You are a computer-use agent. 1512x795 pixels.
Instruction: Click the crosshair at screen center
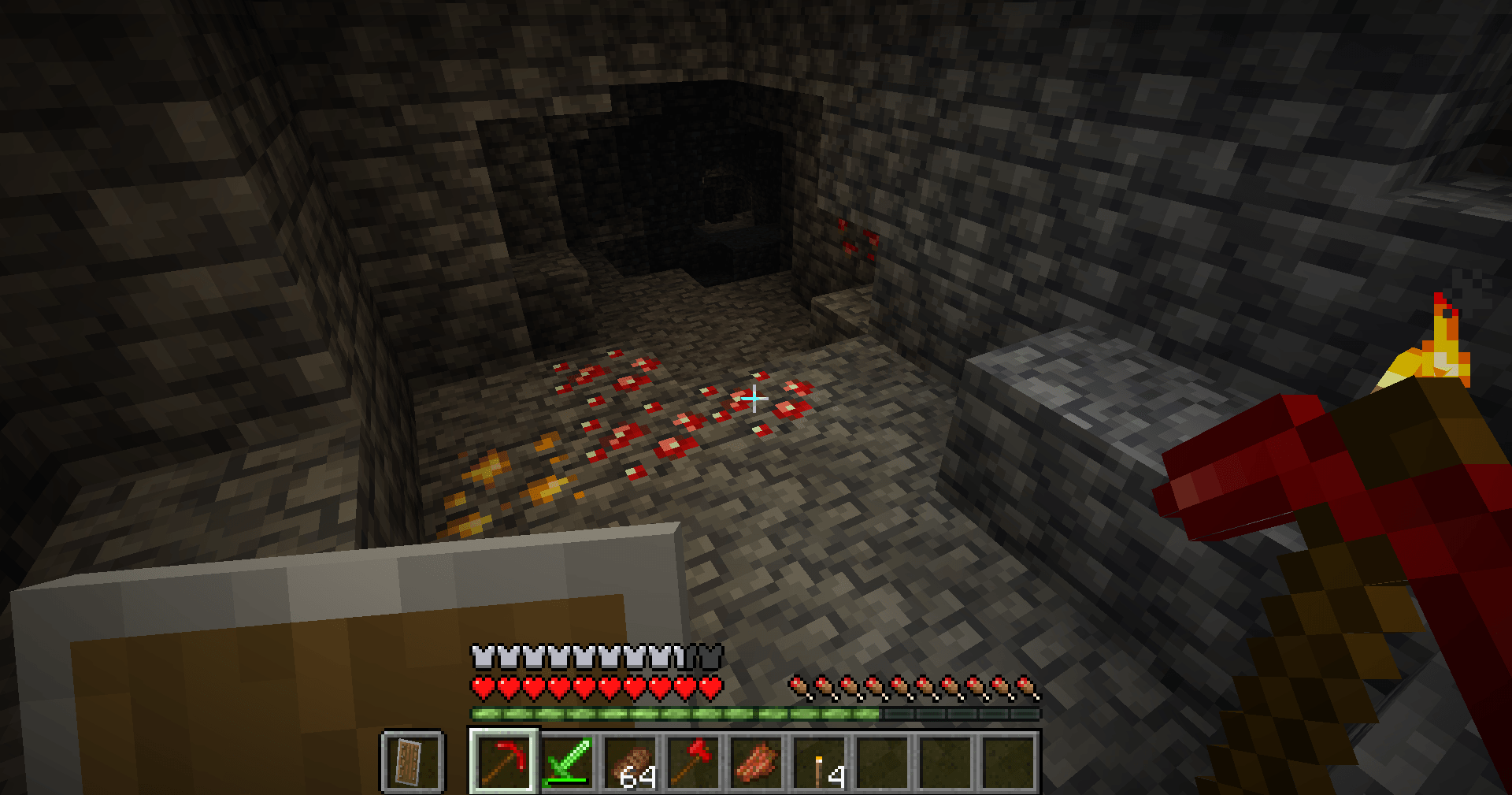coord(754,399)
